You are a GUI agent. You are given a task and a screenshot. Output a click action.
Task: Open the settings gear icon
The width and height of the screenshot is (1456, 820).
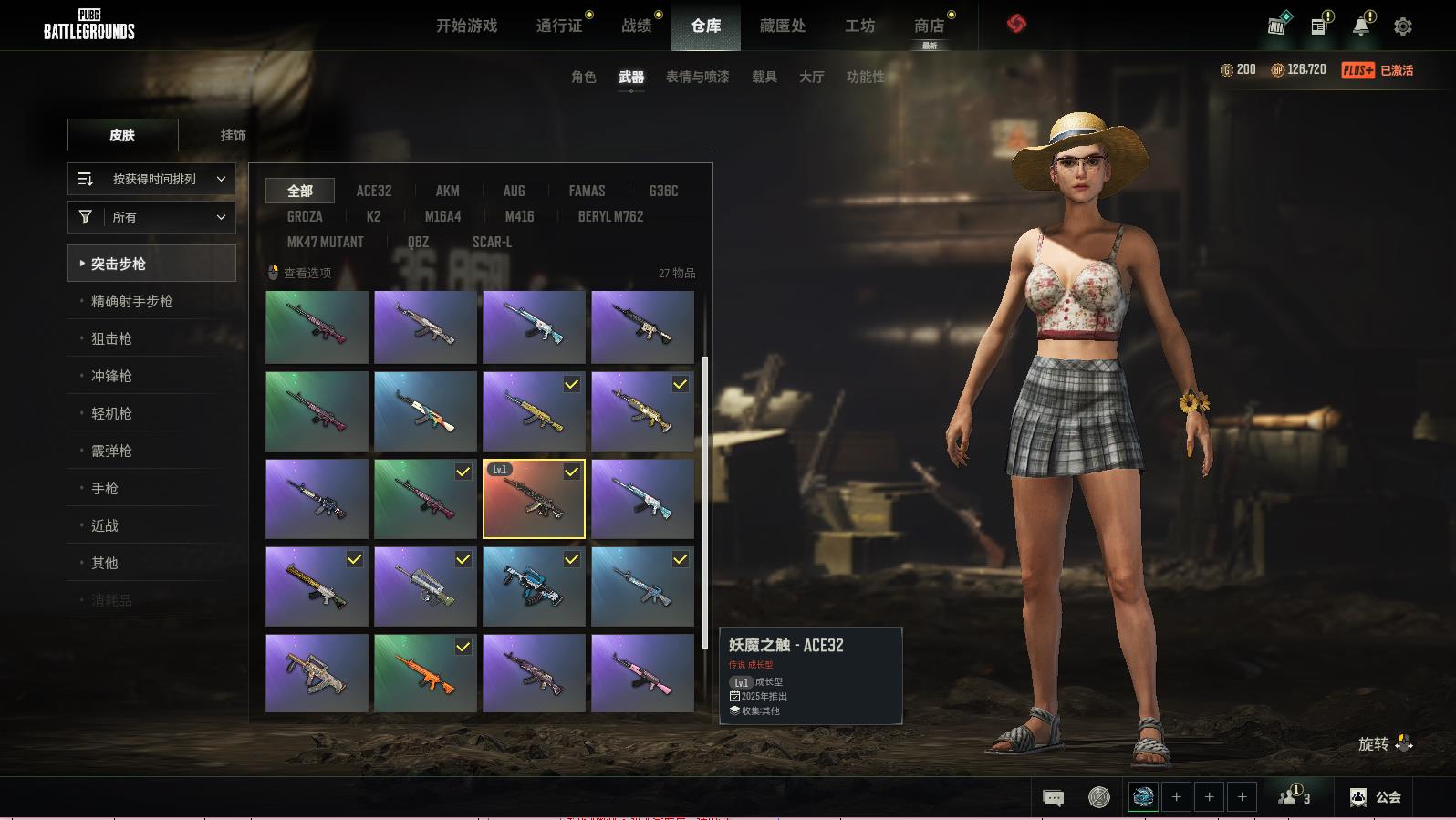(x=1402, y=26)
